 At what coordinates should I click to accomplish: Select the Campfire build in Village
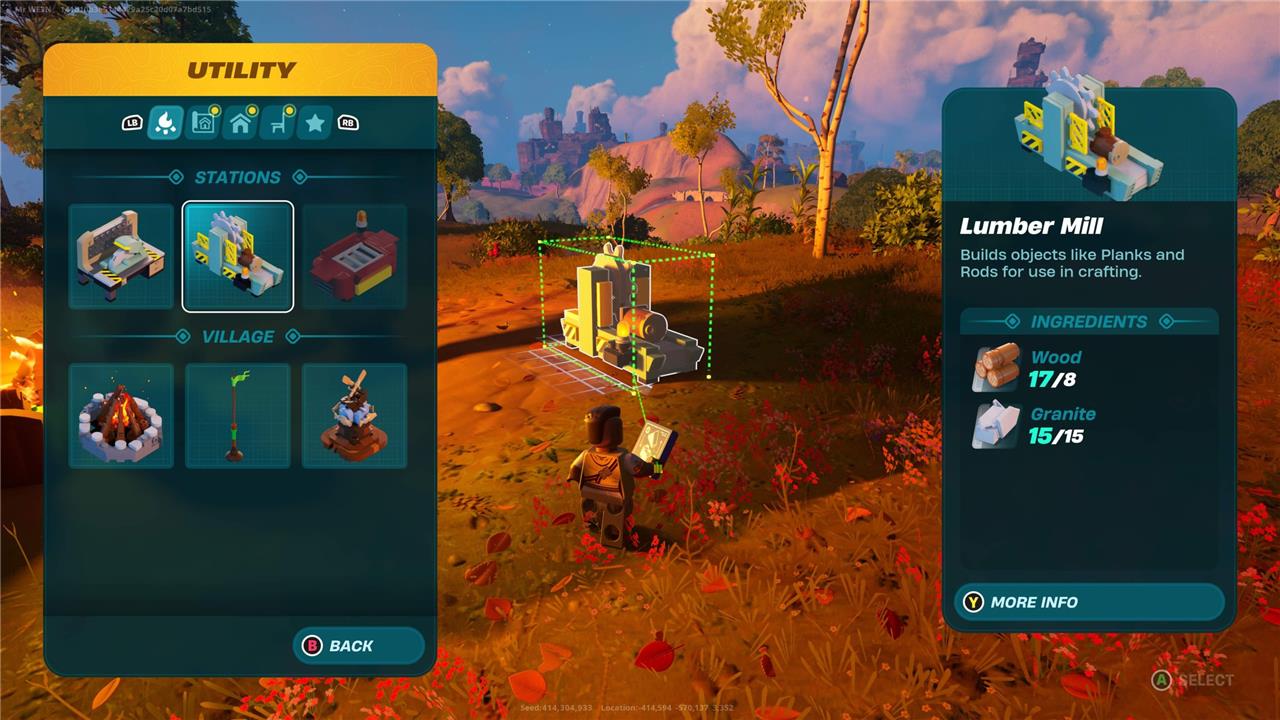pyautogui.click(x=121, y=416)
